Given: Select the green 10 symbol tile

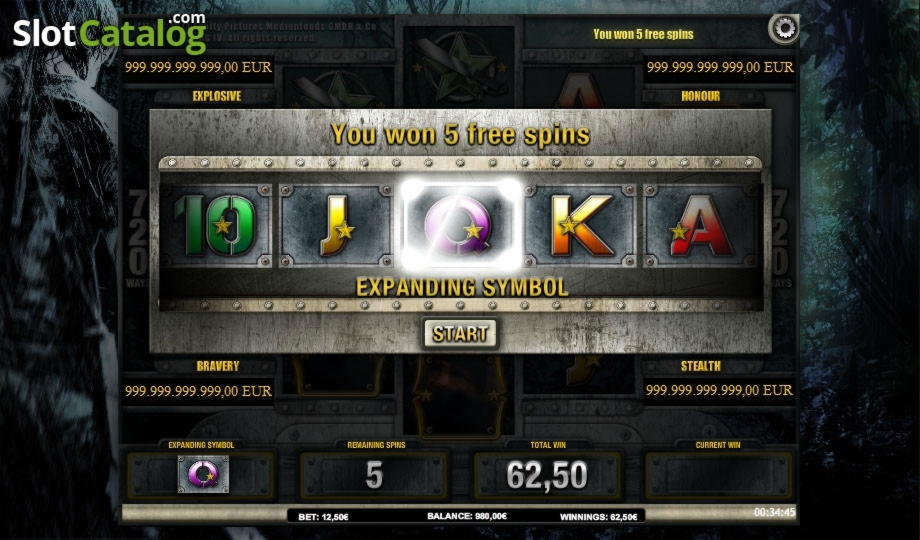Looking at the screenshot, I should [x=218, y=225].
